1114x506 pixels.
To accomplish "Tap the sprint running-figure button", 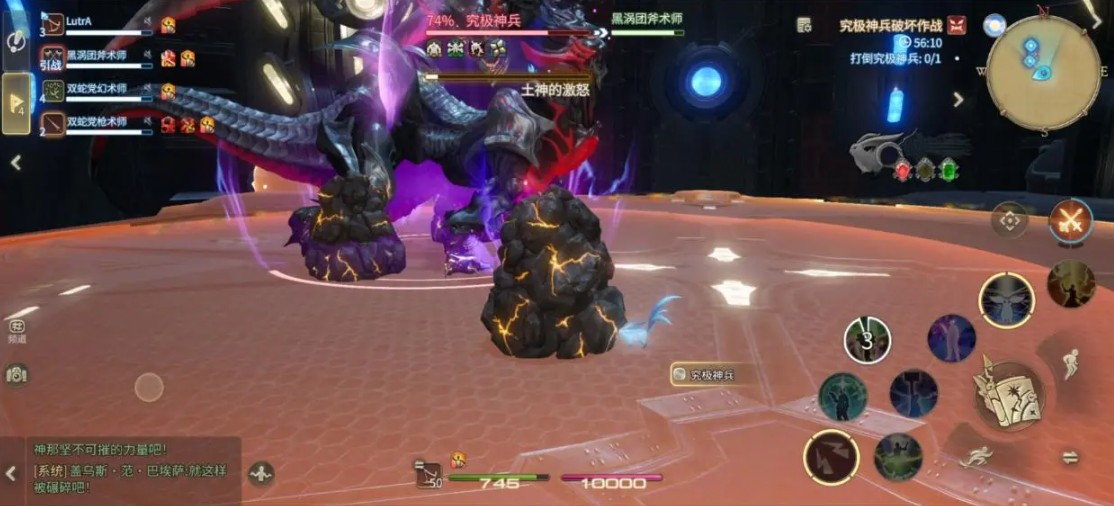I will pyautogui.click(x=977, y=458).
